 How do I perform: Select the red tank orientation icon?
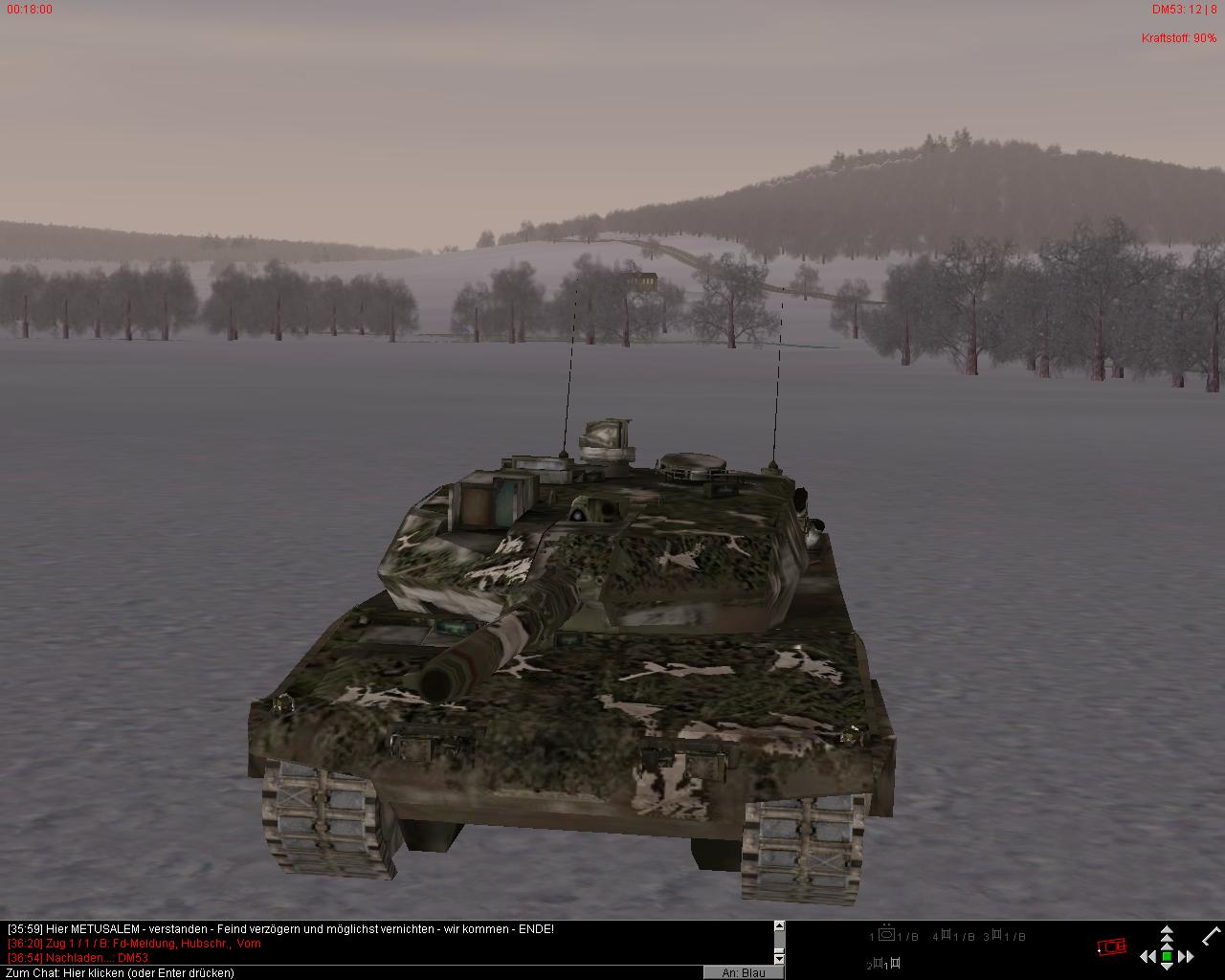pyautogui.click(x=1111, y=947)
